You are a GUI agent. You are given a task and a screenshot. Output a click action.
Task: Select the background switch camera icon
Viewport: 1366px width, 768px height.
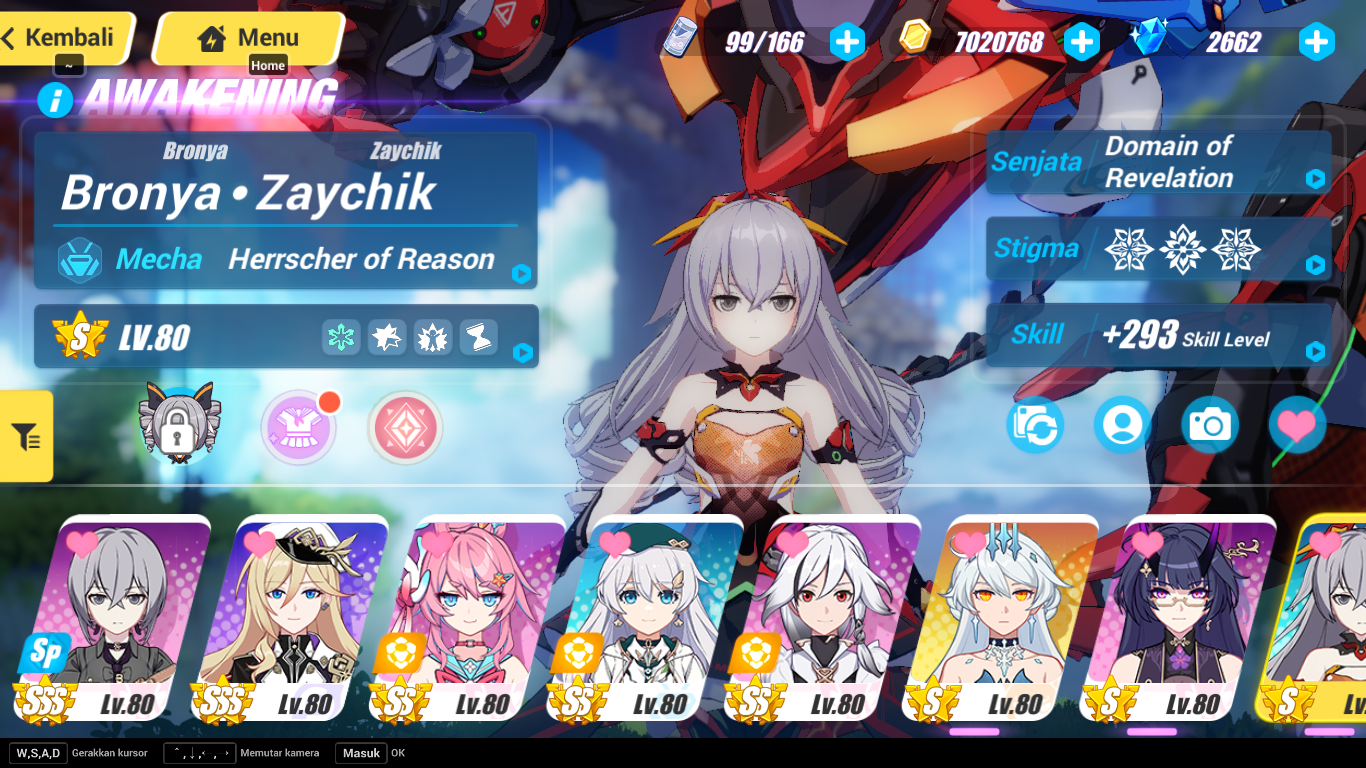1034,425
